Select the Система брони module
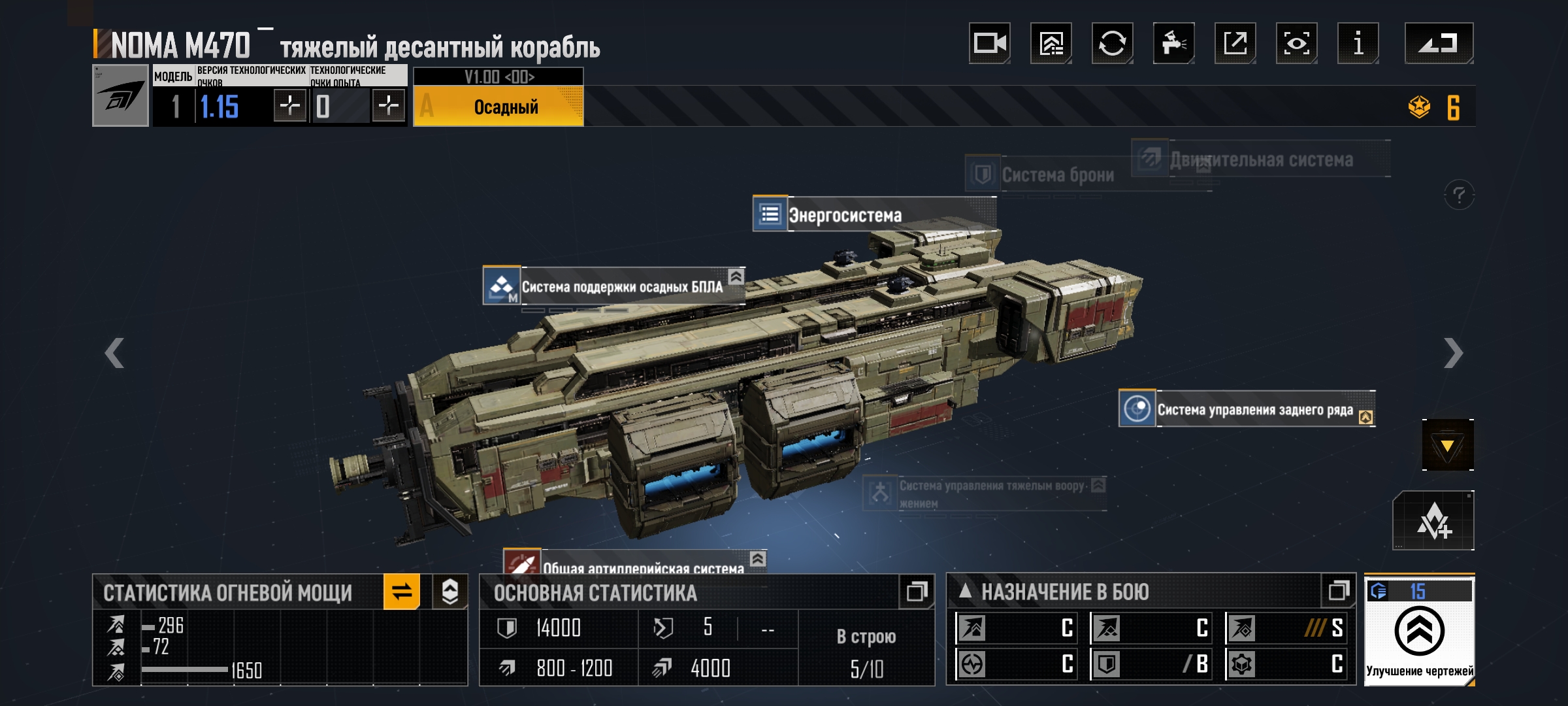 [1056, 175]
